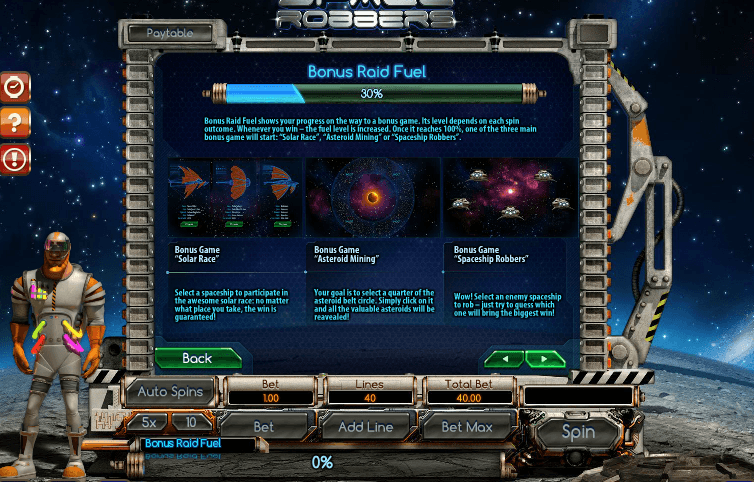Viewport: 754px width, 482px height.
Task: Activate Auto Spins
Action: tap(170, 392)
